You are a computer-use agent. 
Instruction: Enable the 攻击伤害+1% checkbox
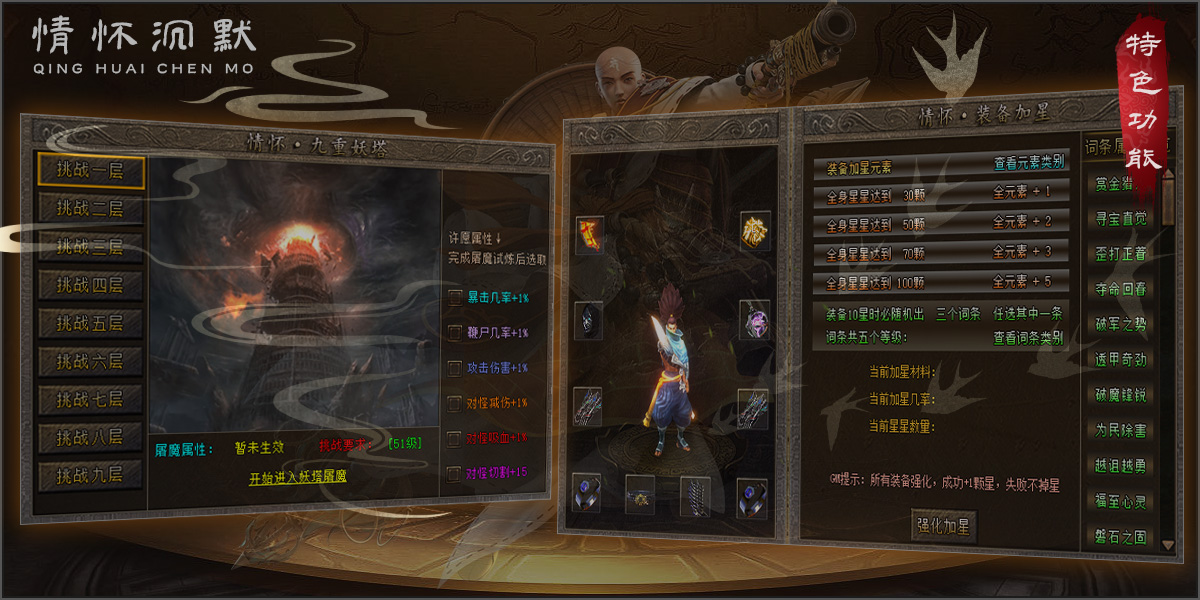(455, 367)
